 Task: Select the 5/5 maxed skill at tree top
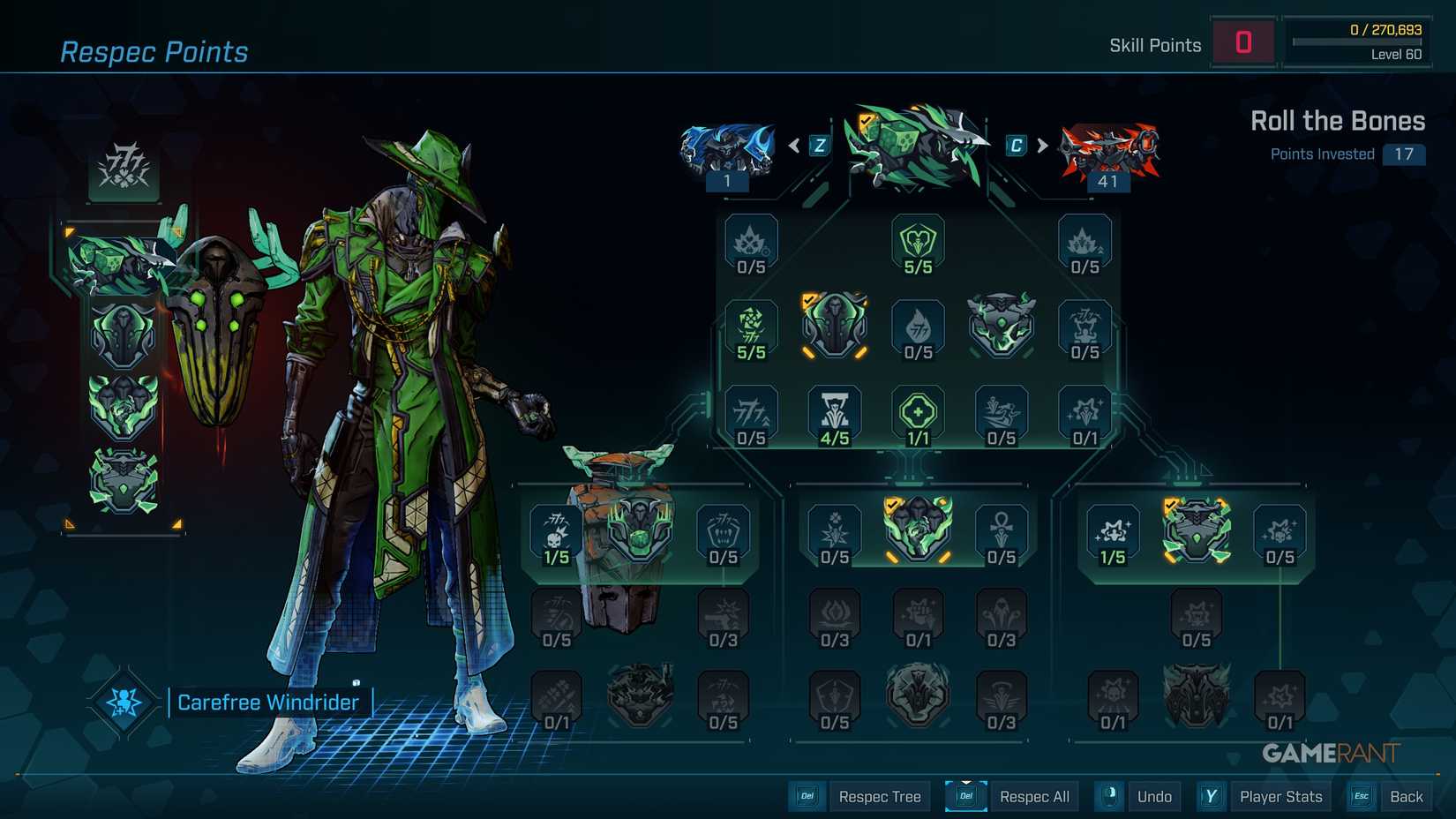[x=918, y=244]
